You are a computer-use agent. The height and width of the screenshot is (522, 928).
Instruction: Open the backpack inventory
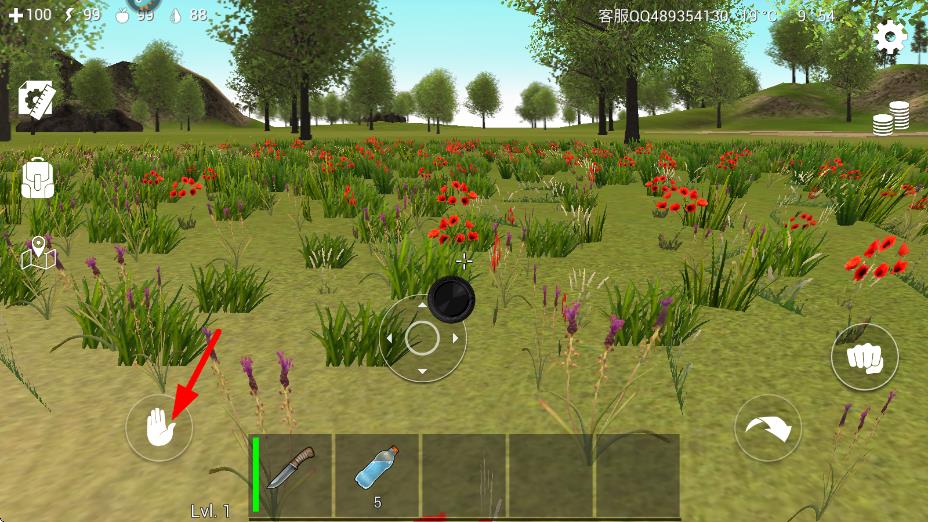37,178
